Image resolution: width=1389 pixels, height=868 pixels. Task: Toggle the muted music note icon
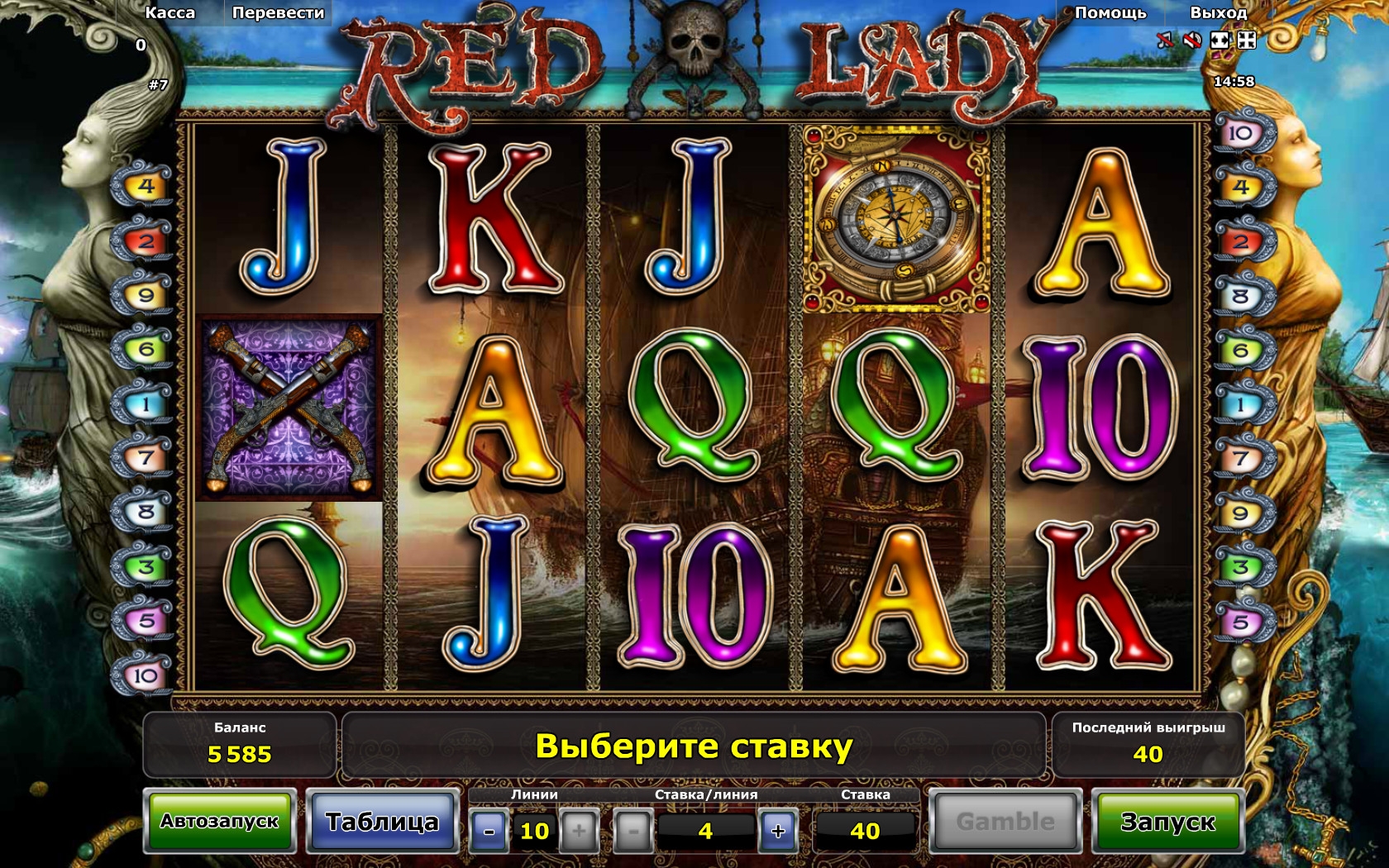1165,40
